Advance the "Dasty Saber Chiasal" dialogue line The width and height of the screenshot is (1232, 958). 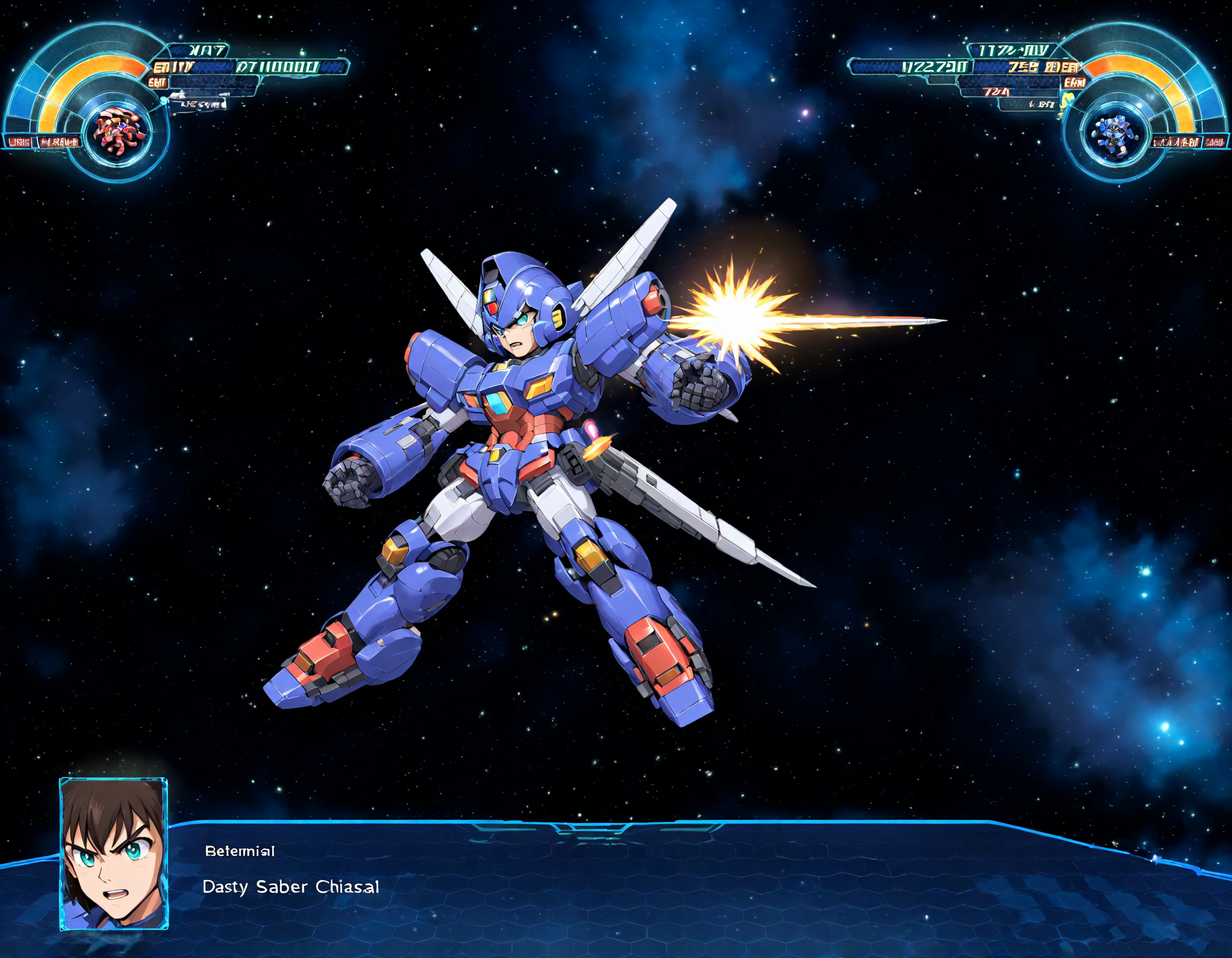pos(290,887)
